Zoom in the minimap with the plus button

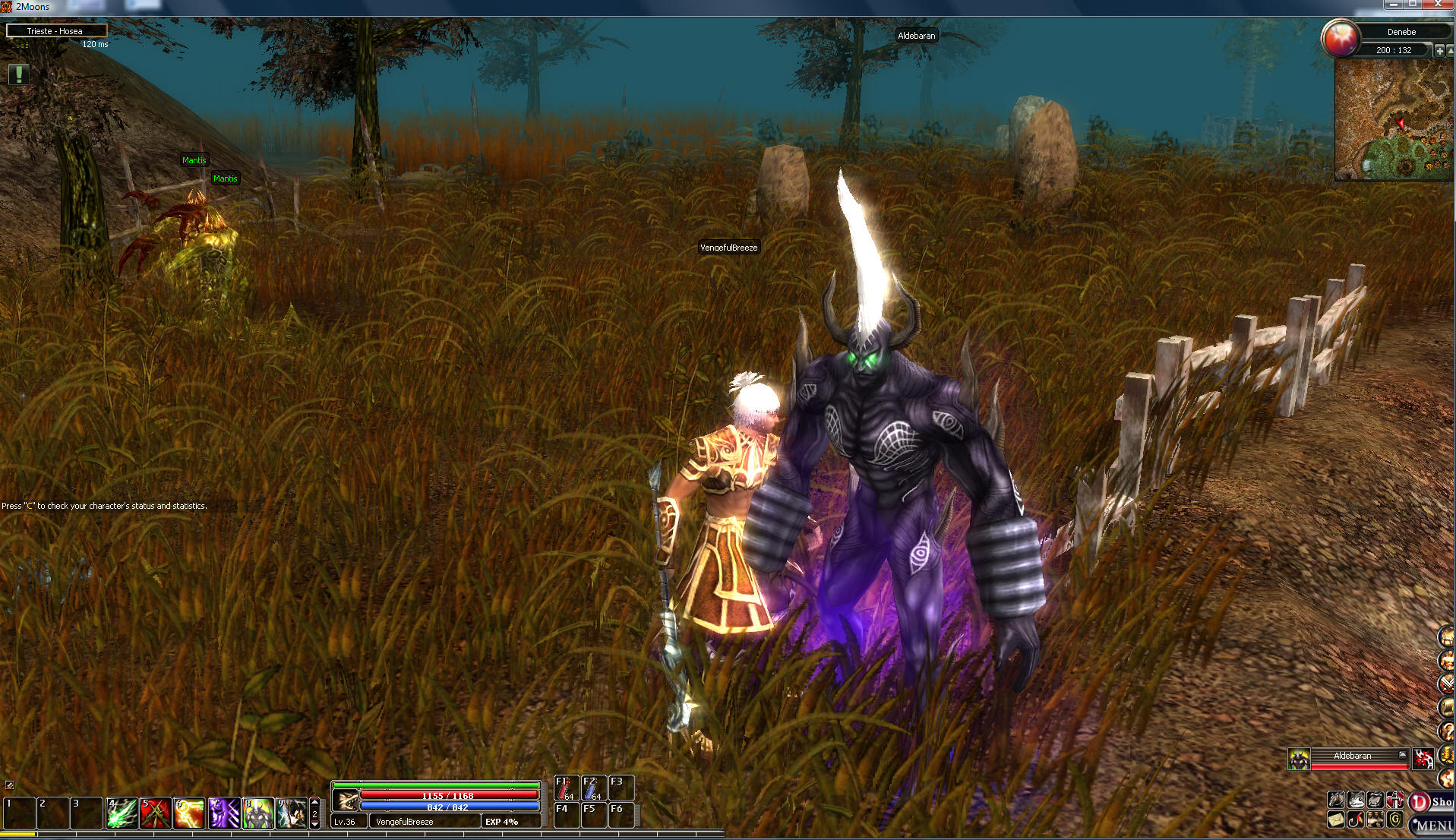[1439, 51]
